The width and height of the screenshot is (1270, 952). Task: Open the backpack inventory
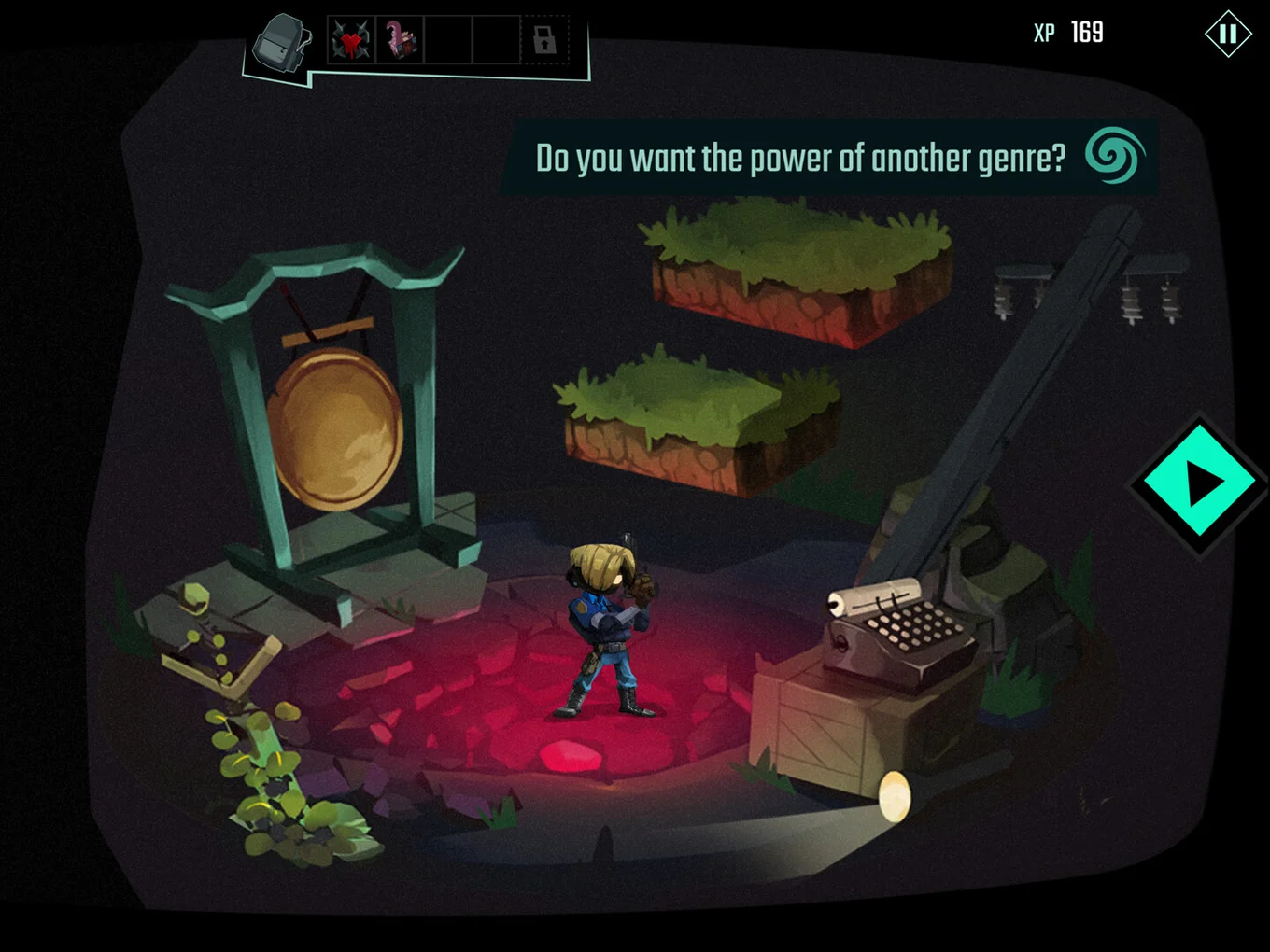[x=280, y=42]
